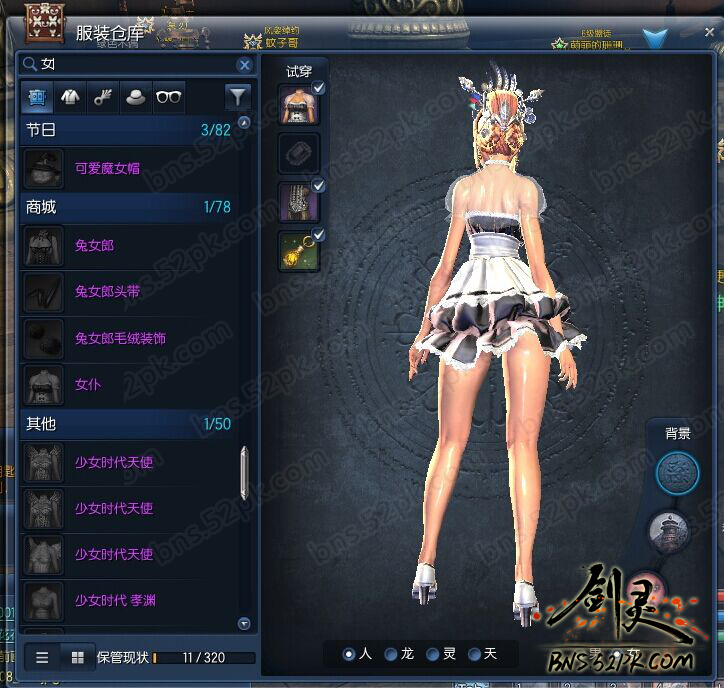Collapse the 节日 category header

128,130
